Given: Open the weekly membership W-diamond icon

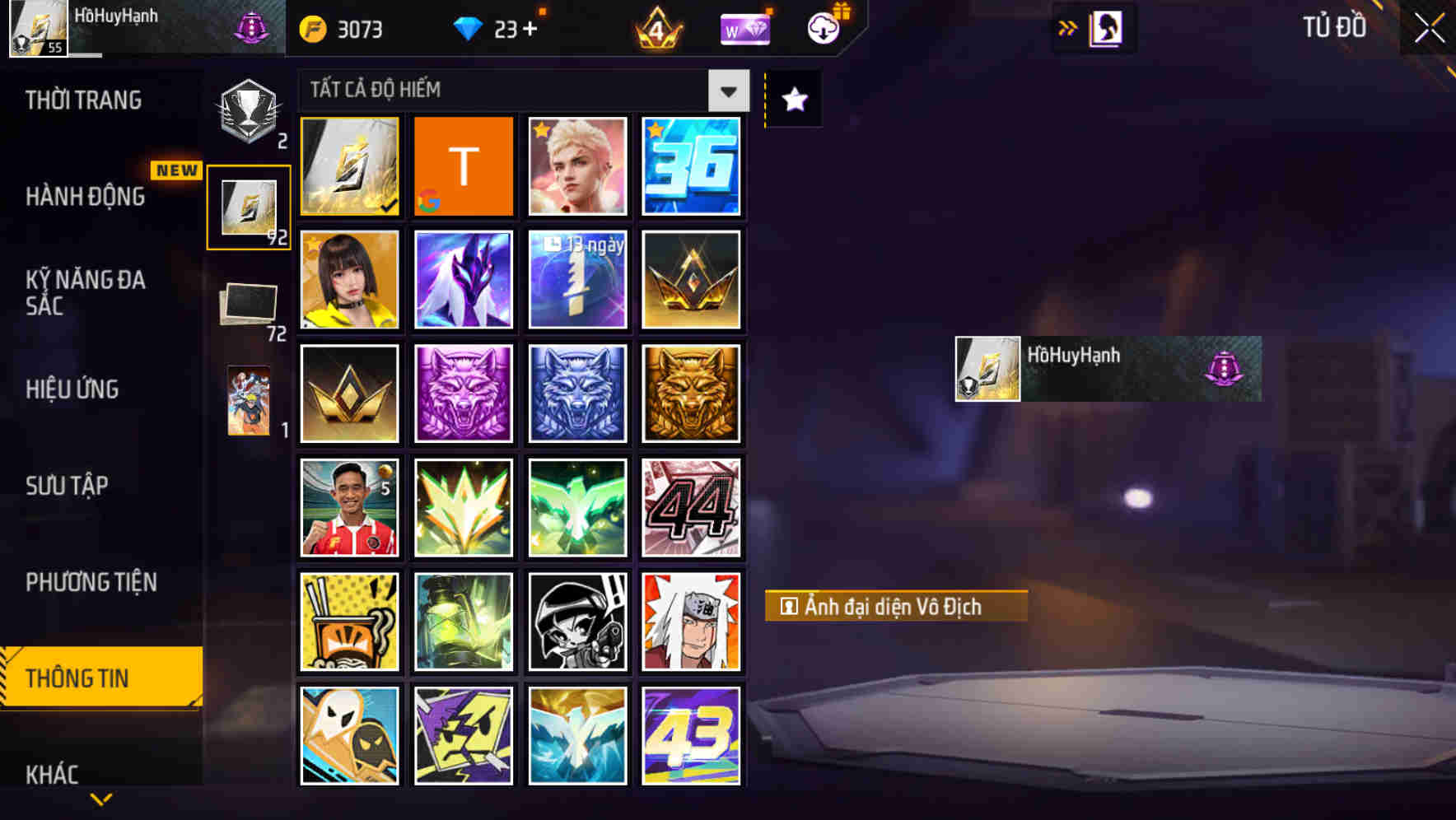Looking at the screenshot, I should [744, 27].
